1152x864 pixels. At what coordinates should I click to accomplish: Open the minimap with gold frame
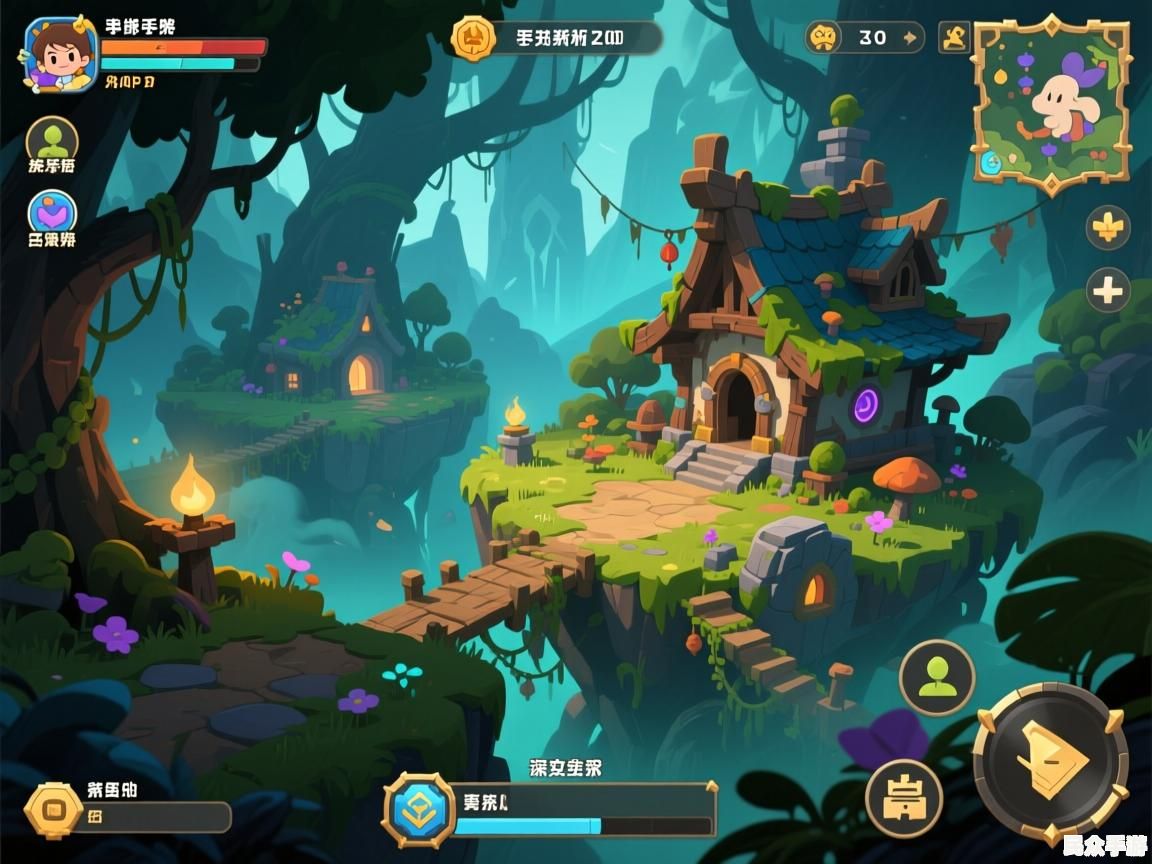pyautogui.click(x=1051, y=103)
